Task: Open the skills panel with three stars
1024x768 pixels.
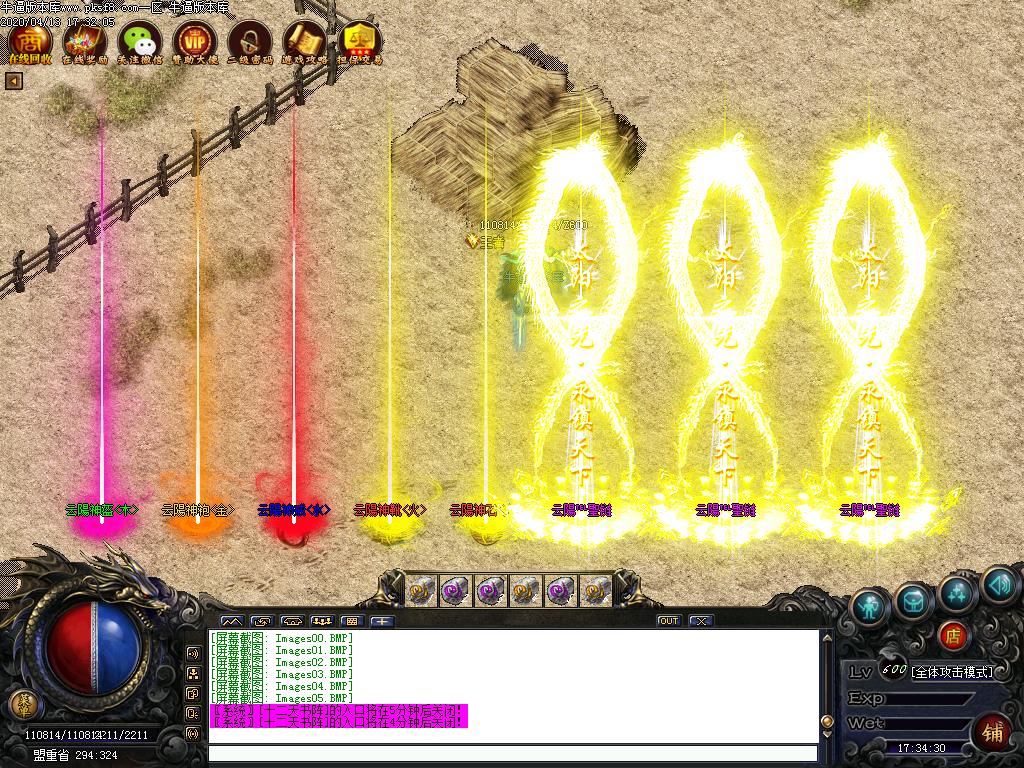Action: tap(957, 593)
